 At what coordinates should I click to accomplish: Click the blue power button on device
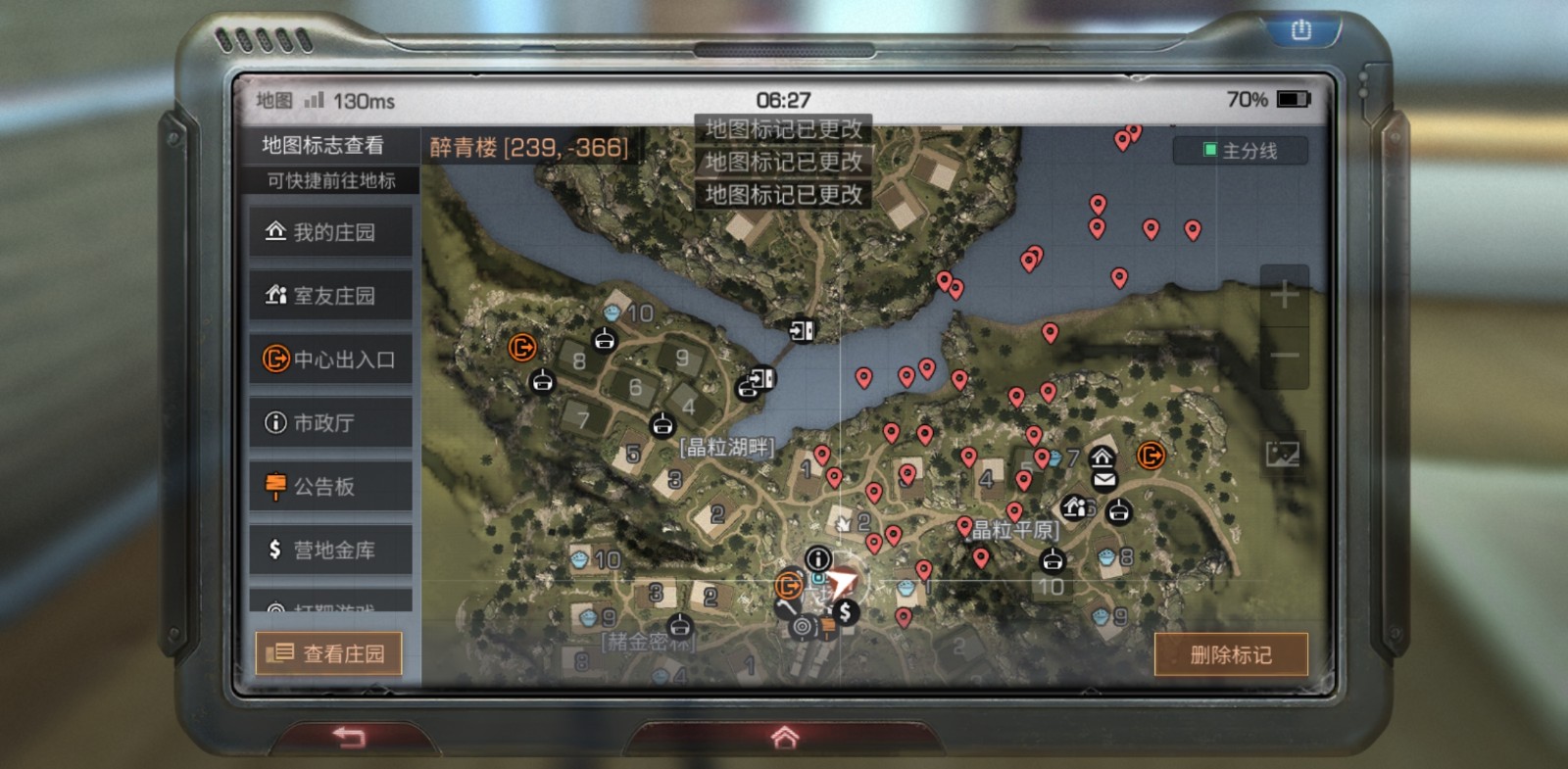[x=1301, y=30]
